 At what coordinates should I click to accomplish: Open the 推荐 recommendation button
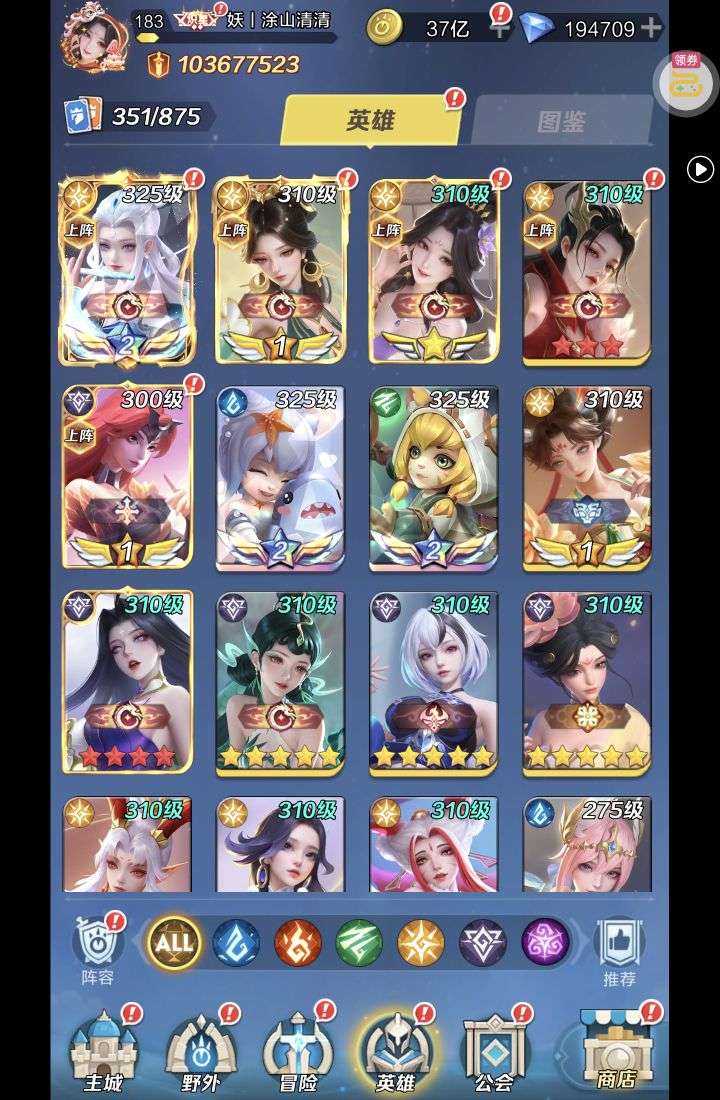(620, 948)
